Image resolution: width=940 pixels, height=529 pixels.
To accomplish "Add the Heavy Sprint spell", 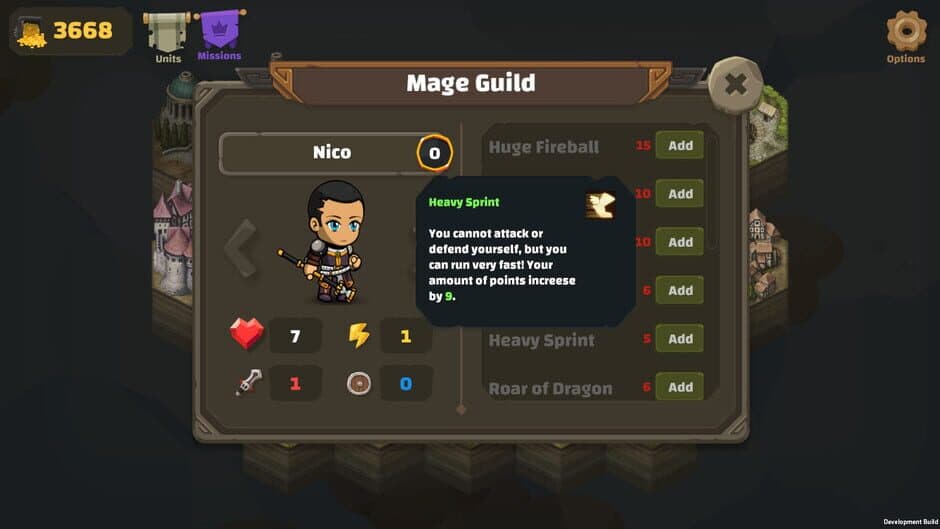I will click(x=680, y=339).
